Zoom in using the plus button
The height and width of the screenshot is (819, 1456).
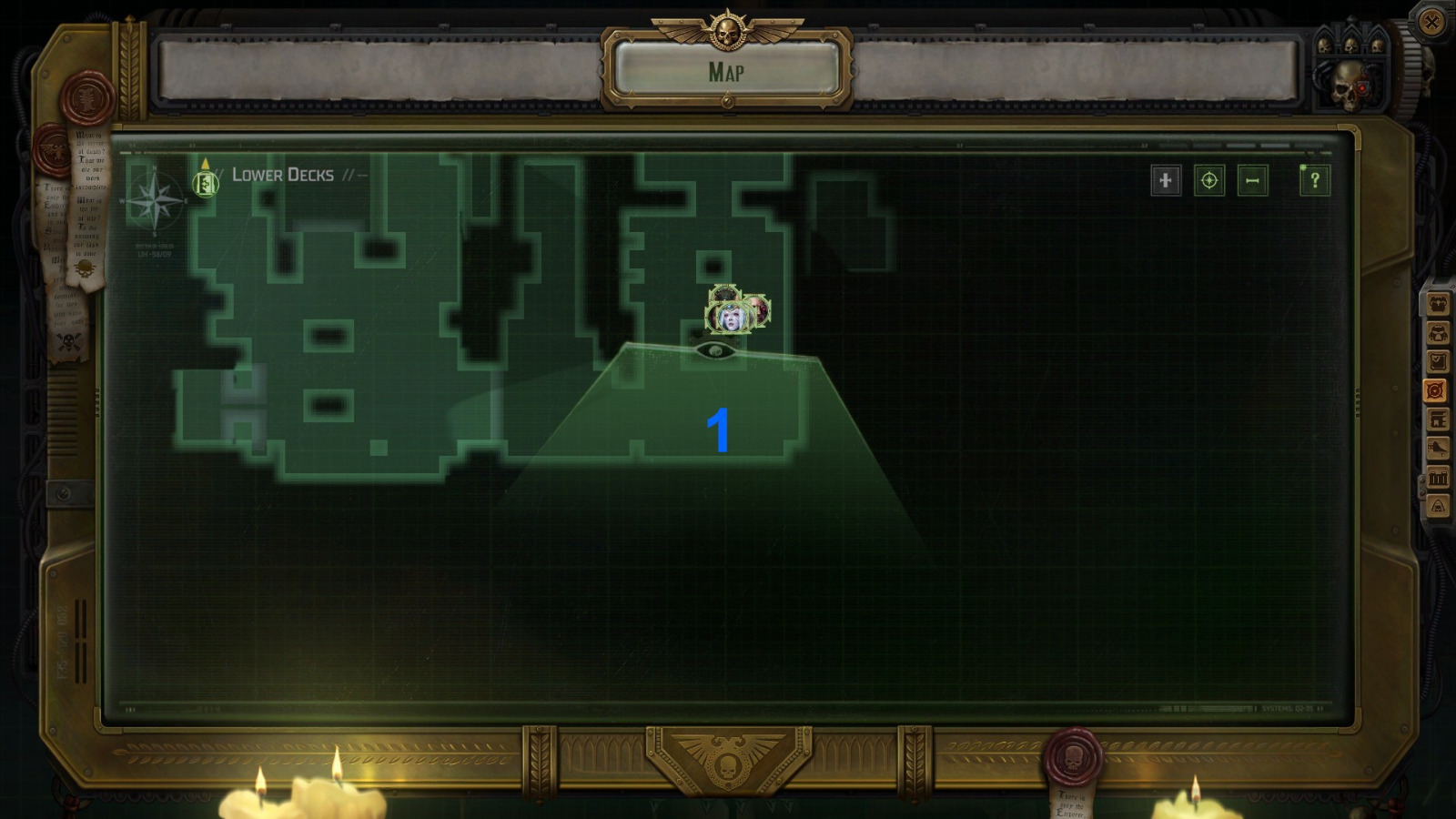[1166, 179]
